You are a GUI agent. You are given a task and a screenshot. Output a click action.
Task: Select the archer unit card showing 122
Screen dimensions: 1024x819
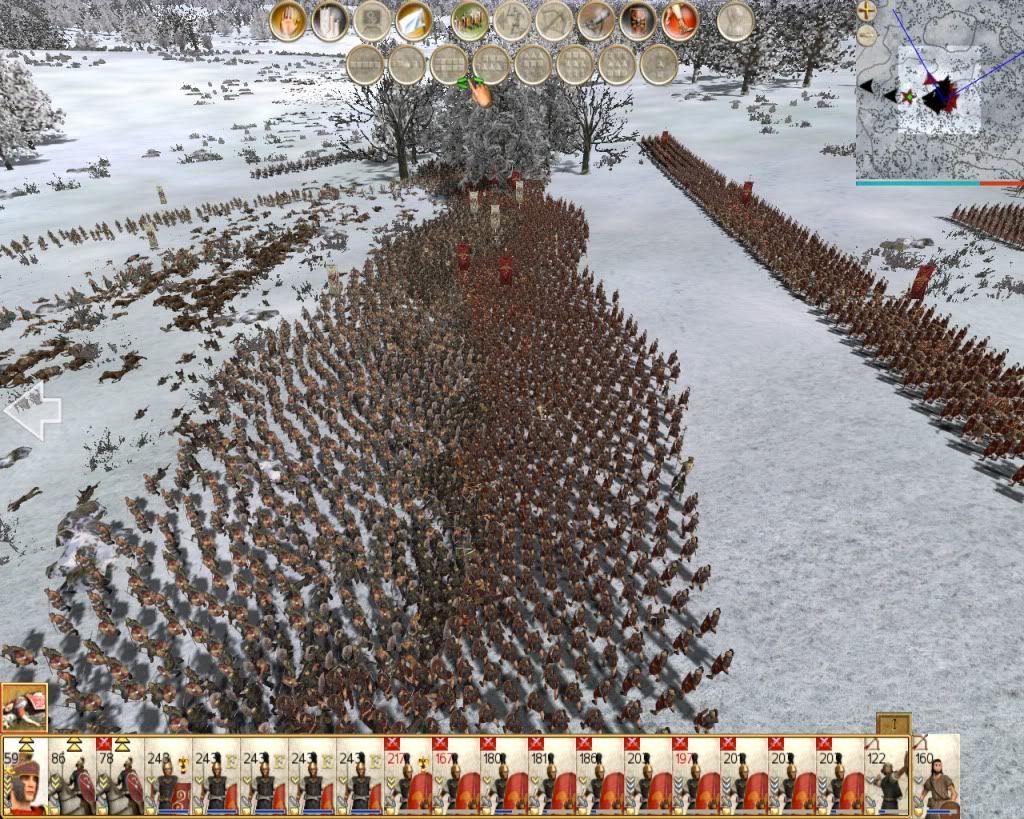pos(887,775)
